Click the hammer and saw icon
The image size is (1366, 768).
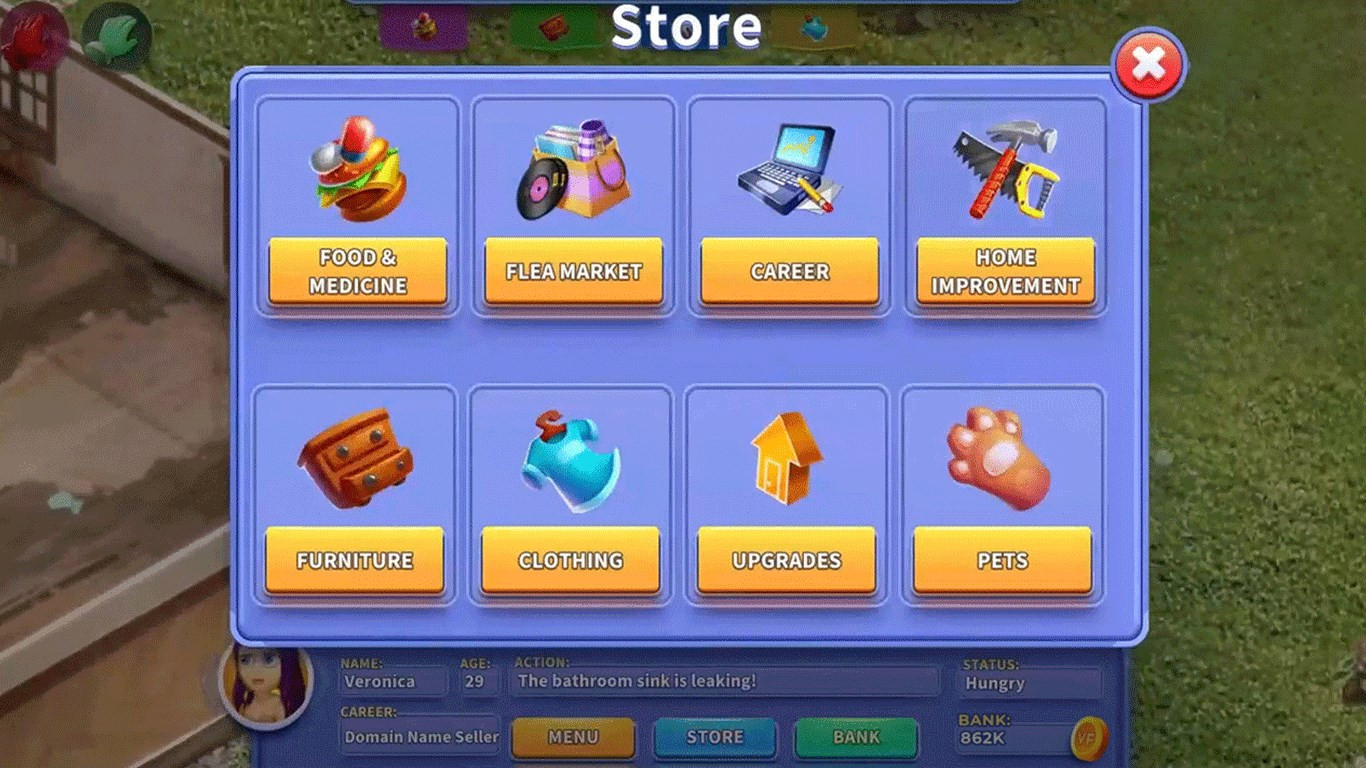click(1005, 167)
